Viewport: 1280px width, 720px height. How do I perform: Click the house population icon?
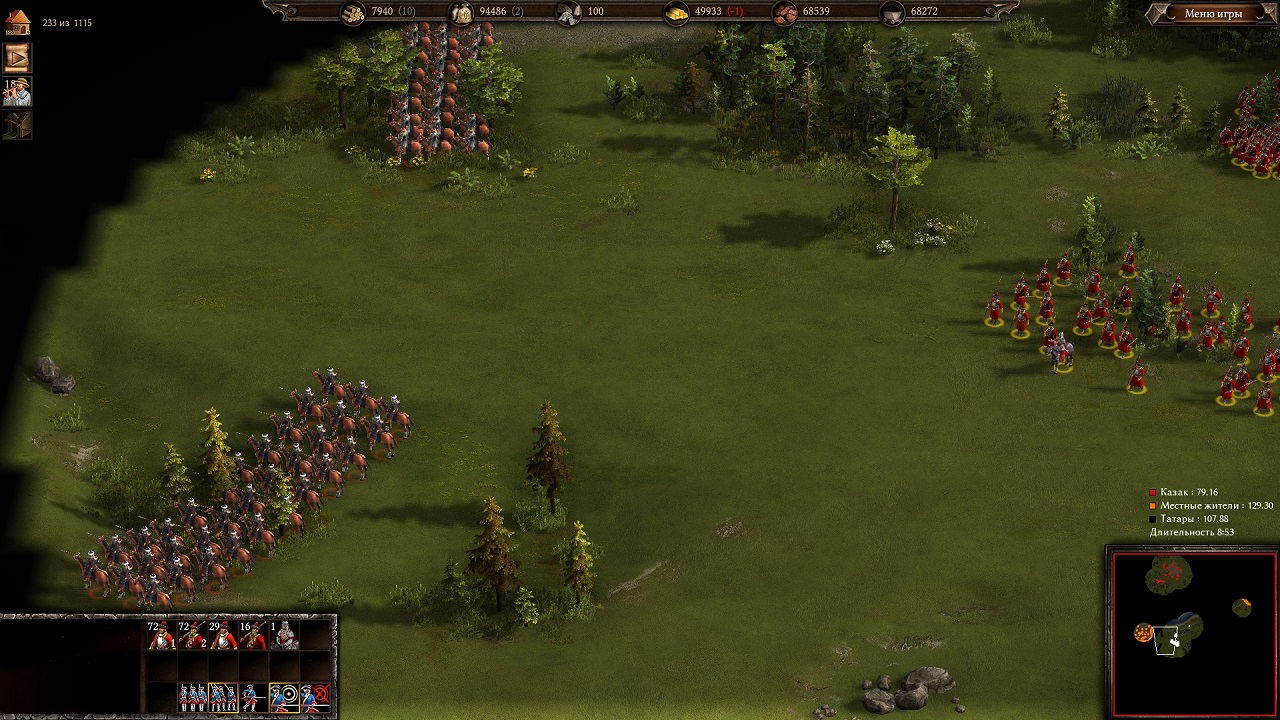click(17, 22)
